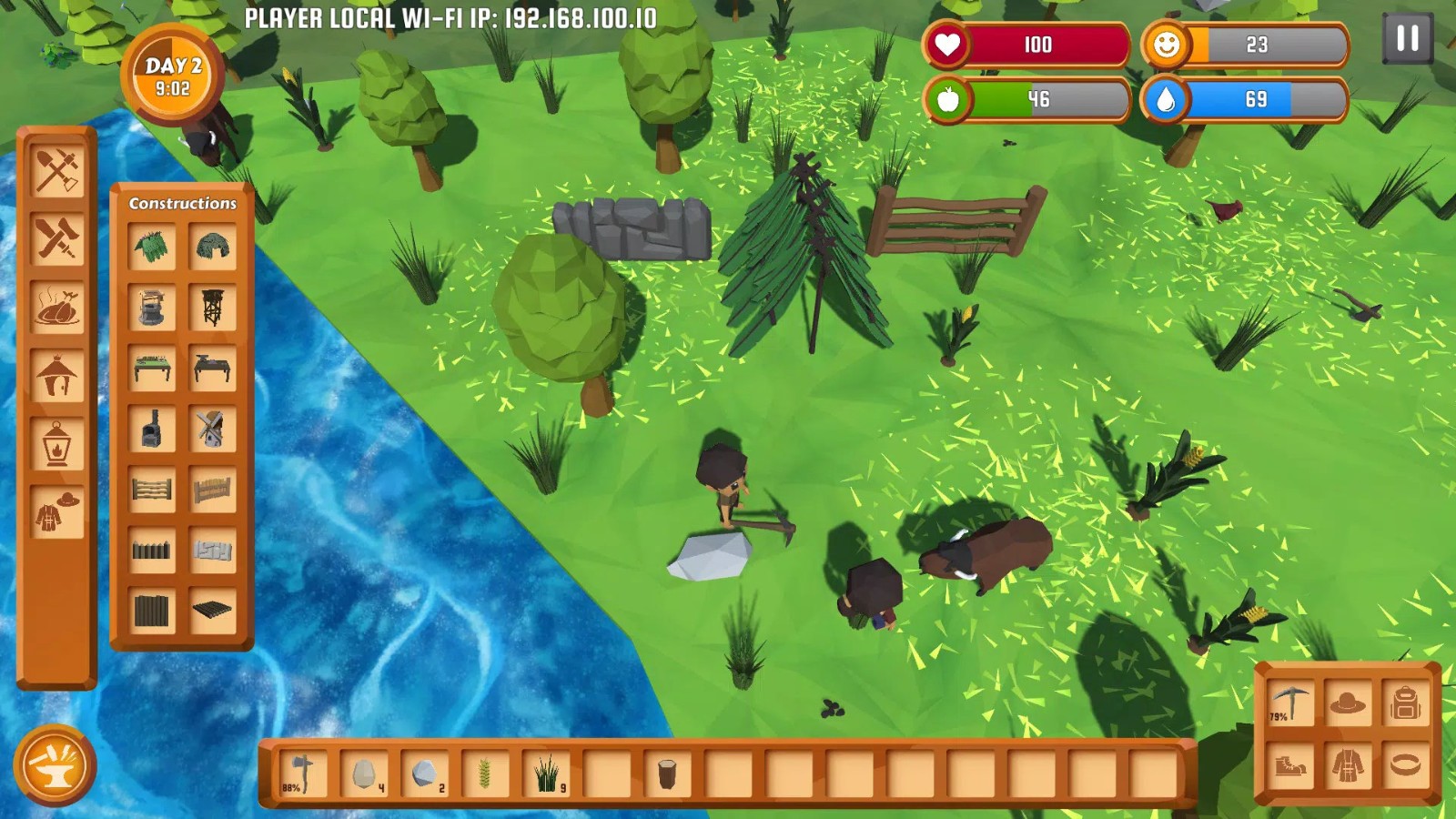This screenshot has width=1456, height=819.
Task: Pick the stone furnace construction
Action: pos(152,429)
